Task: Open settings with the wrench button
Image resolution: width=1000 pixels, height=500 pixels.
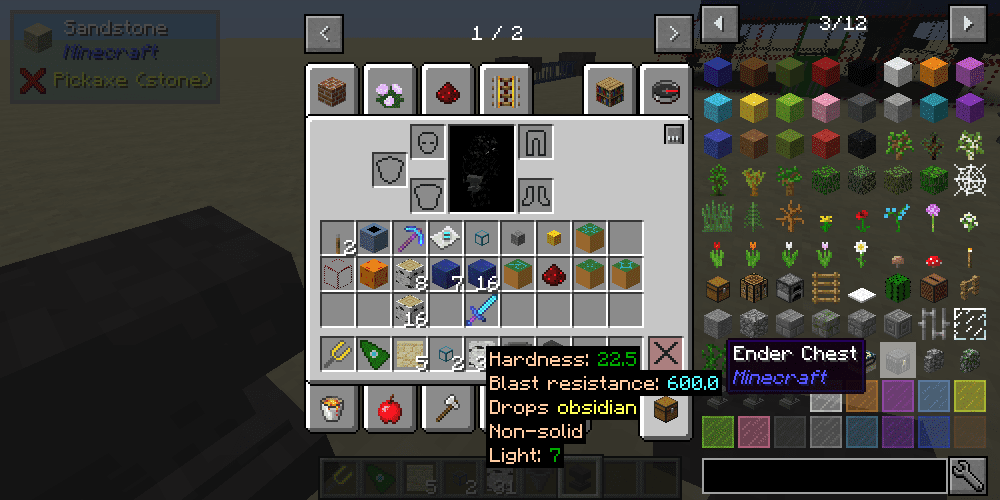Action: coord(968,476)
